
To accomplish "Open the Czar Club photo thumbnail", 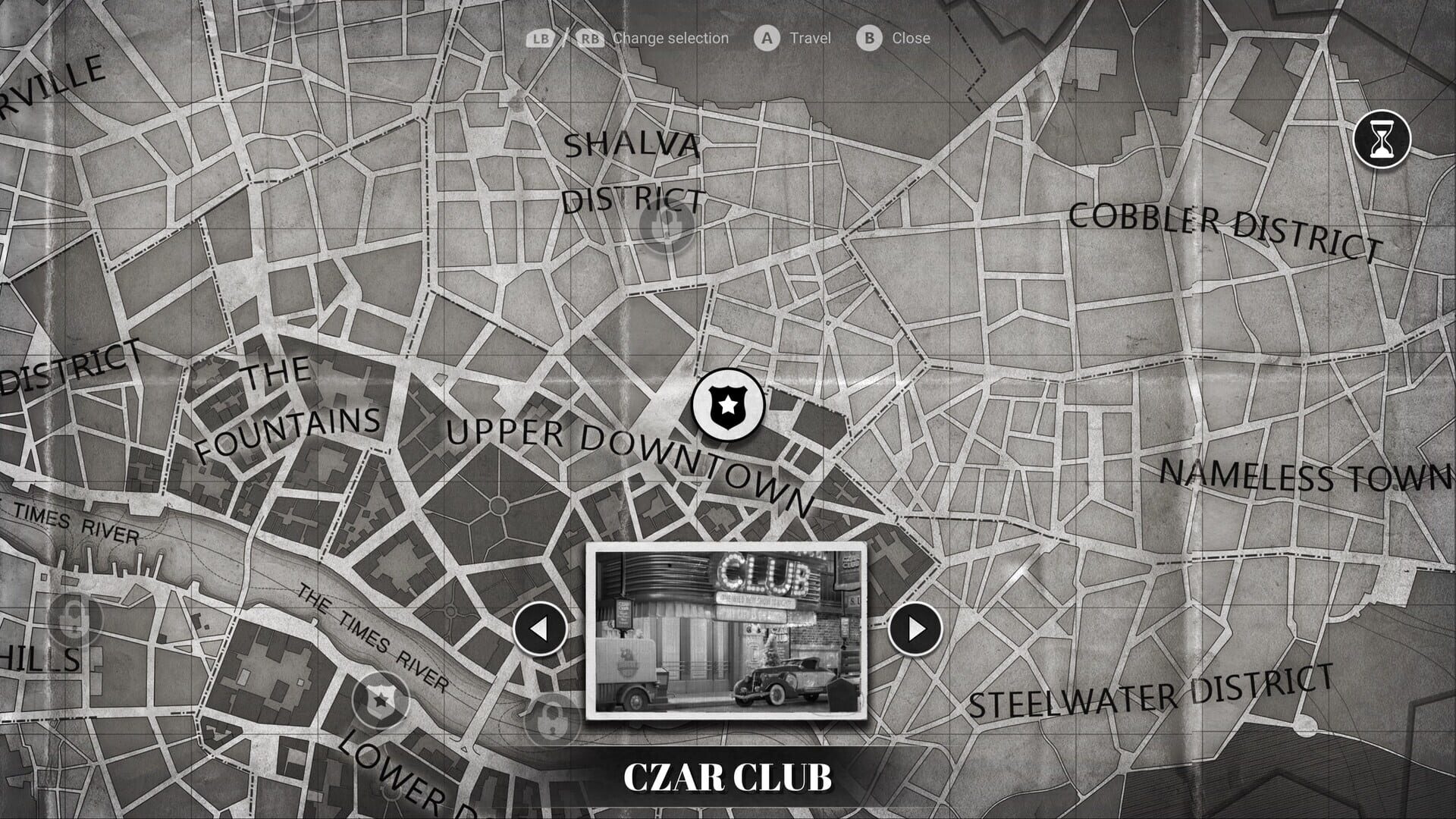I will (x=728, y=631).
